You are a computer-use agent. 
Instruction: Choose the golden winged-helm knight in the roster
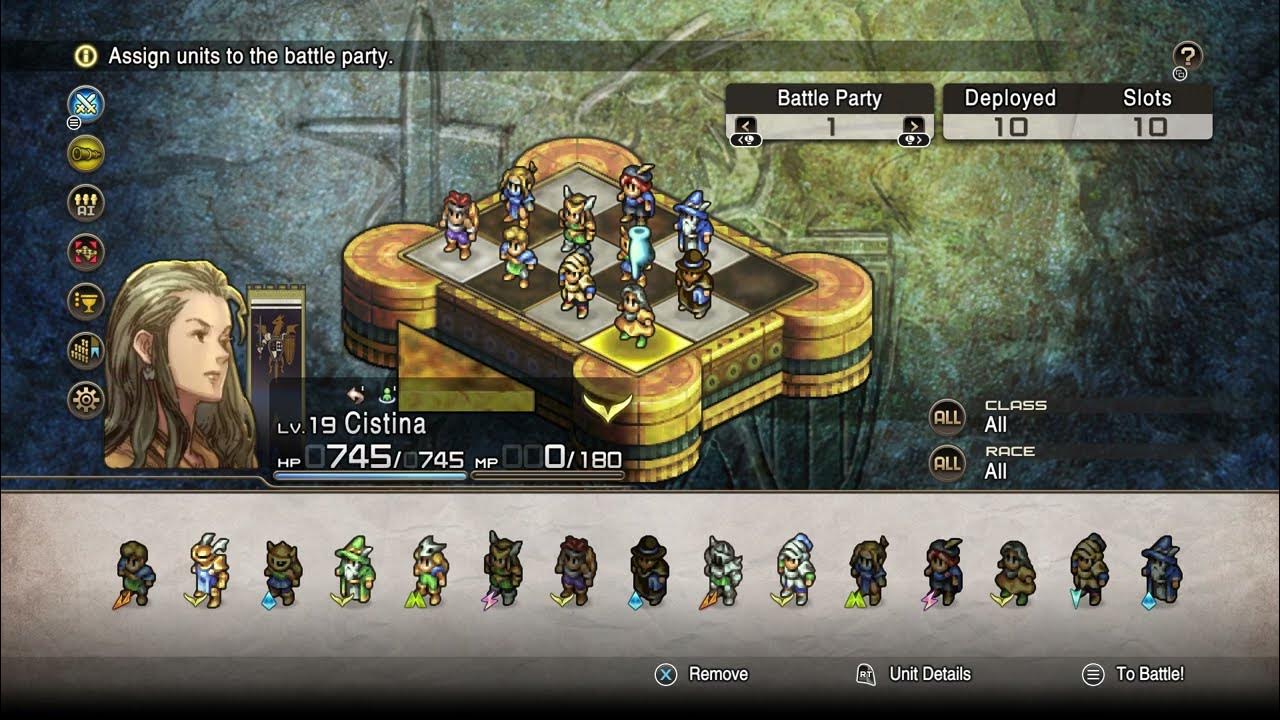click(208, 571)
